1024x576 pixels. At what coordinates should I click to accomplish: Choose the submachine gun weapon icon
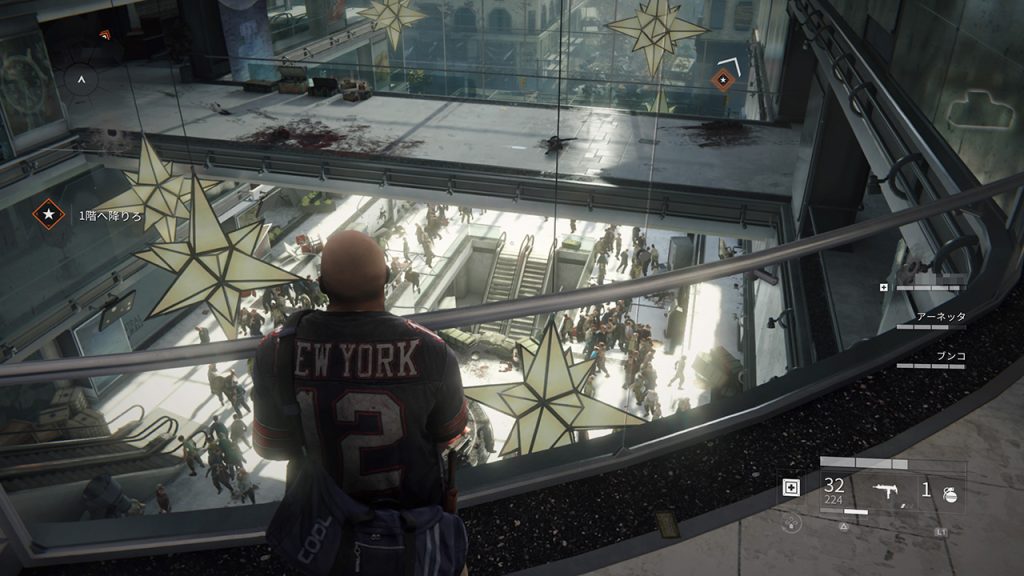885,490
